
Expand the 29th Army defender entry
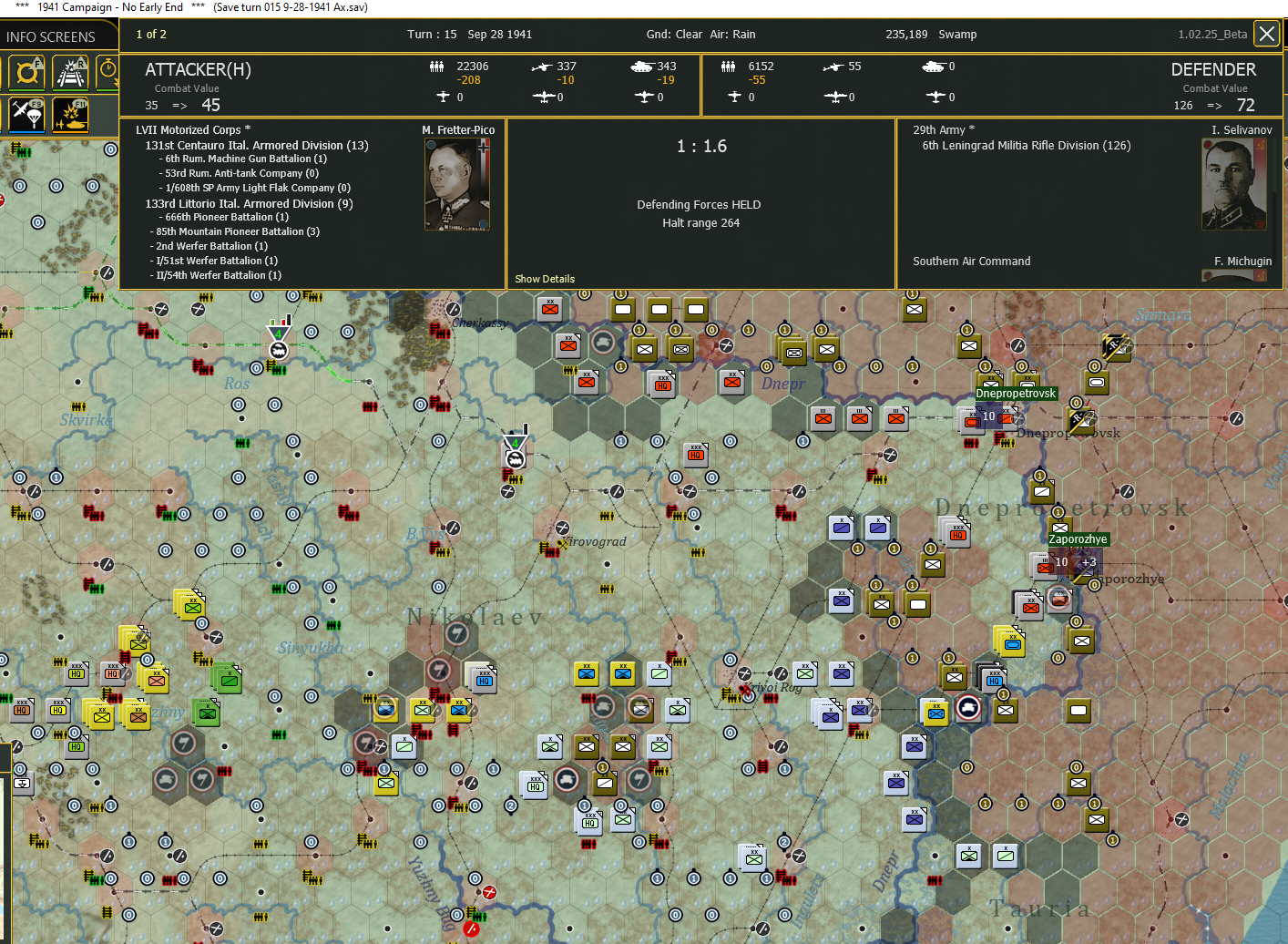[x=942, y=129]
